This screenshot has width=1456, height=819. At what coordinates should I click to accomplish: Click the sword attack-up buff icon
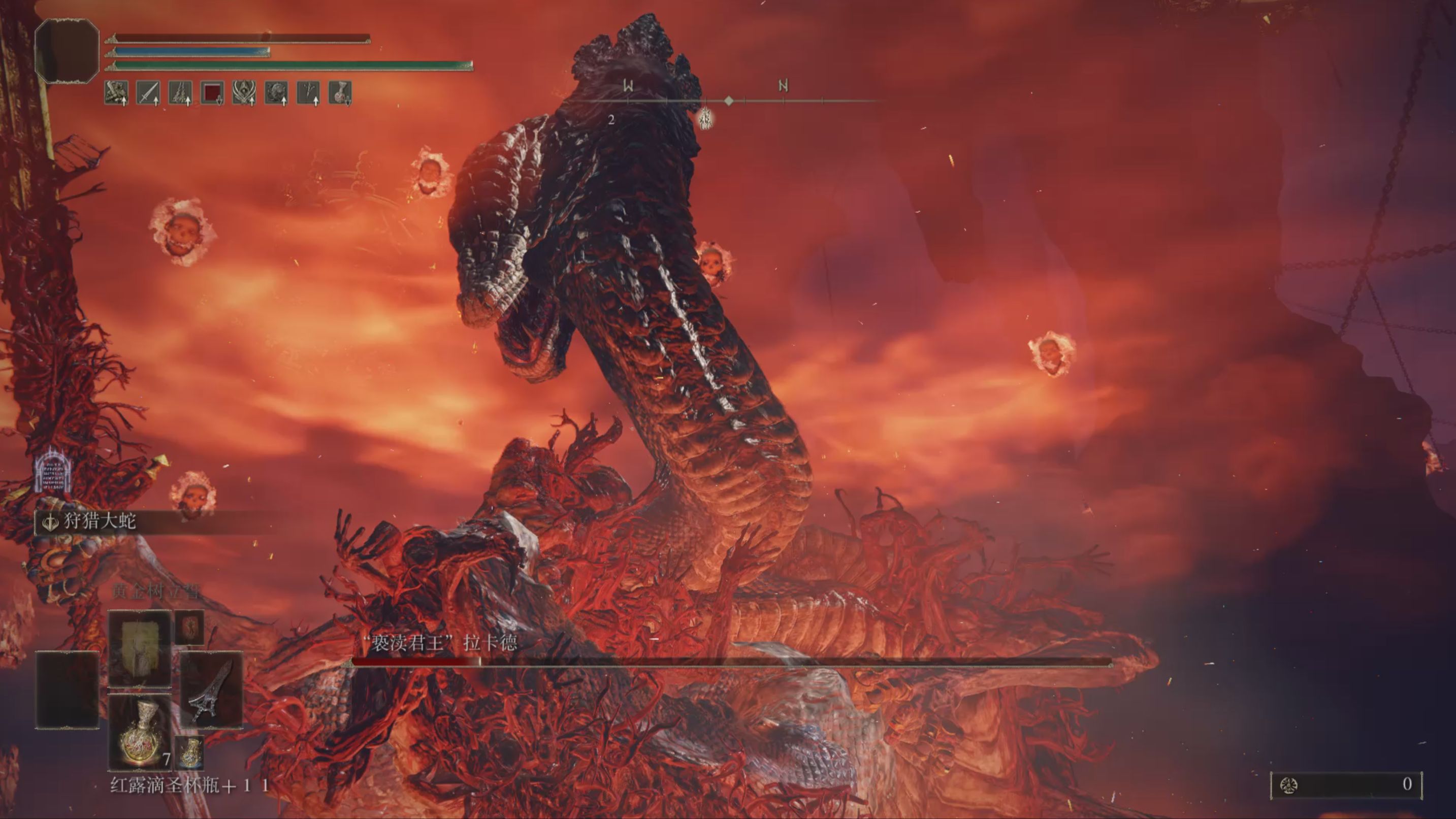148,92
